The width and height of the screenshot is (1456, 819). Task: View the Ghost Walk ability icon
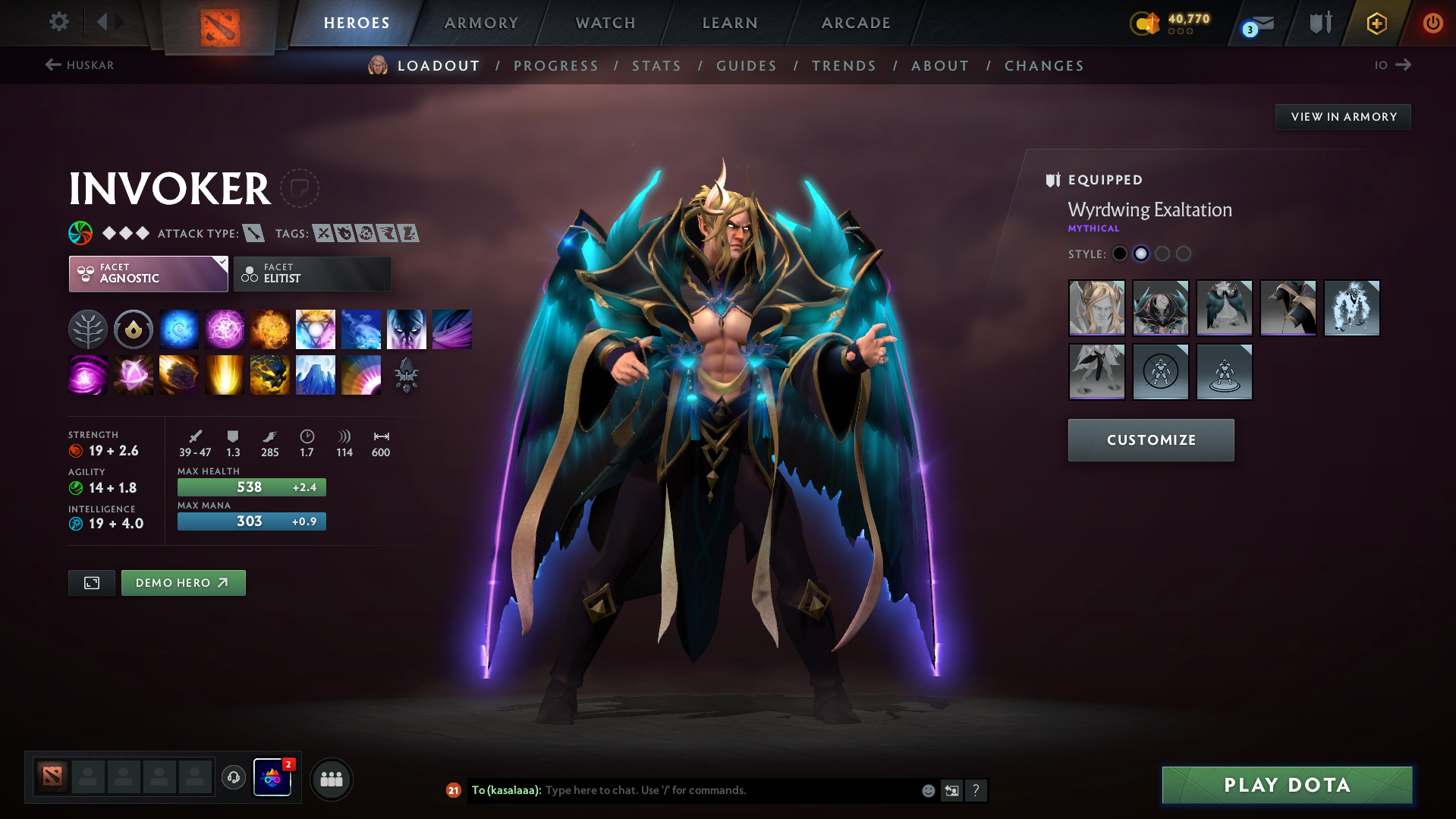[406, 329]
